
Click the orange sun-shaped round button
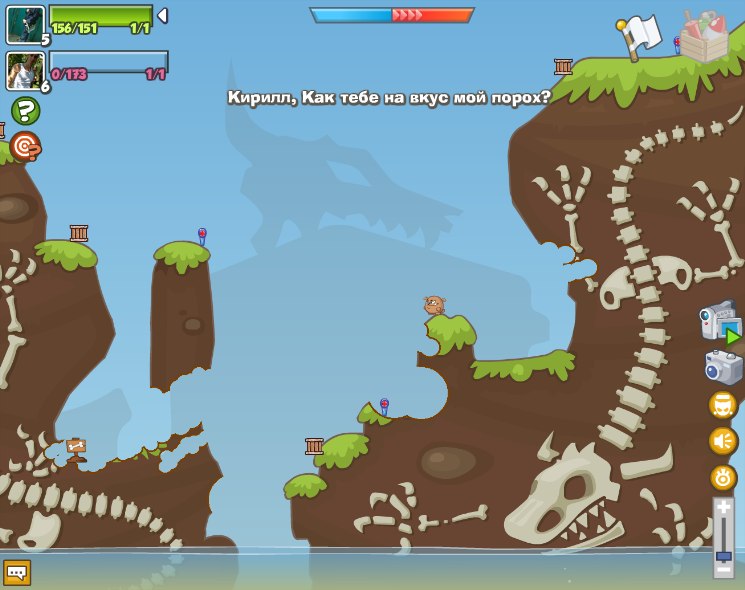click(x=723, y=477)
